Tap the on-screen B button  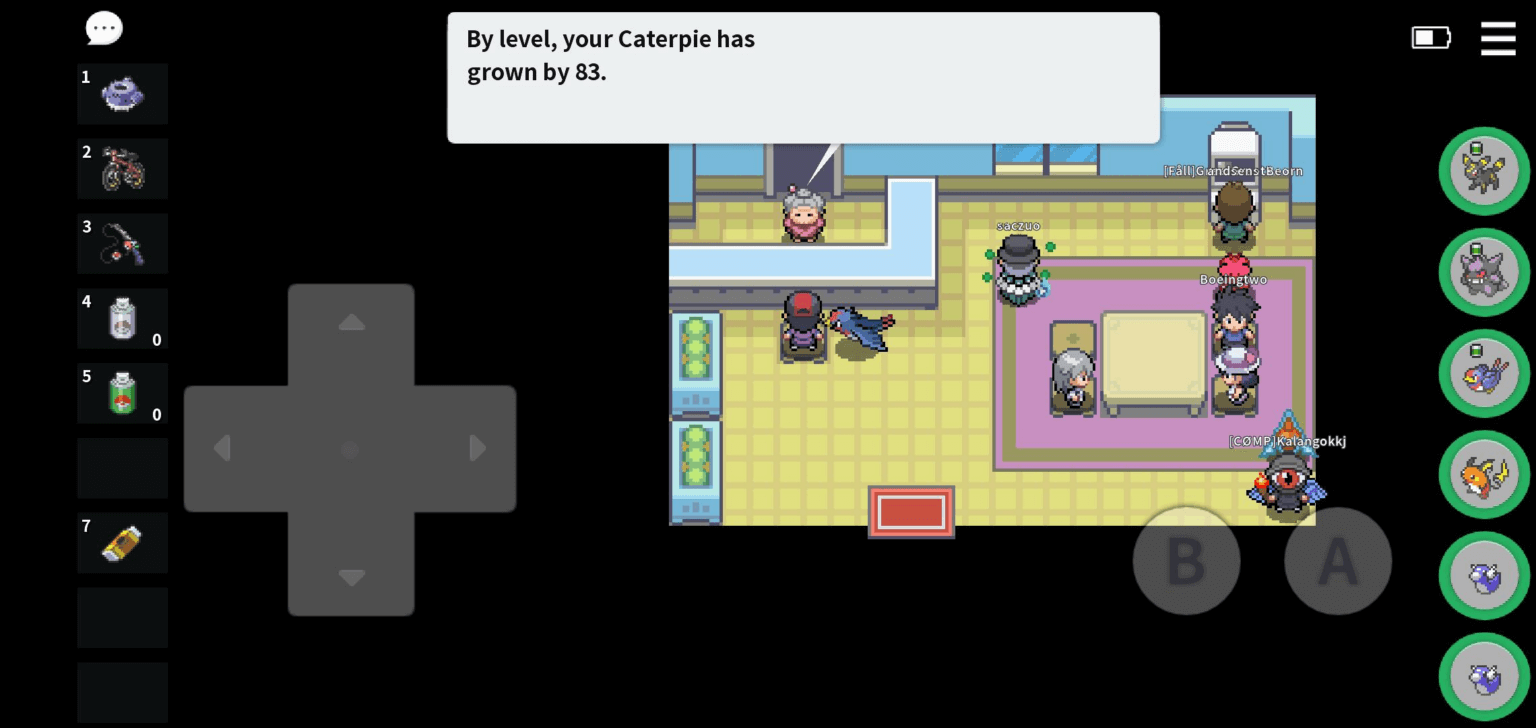pos(1186,561)
